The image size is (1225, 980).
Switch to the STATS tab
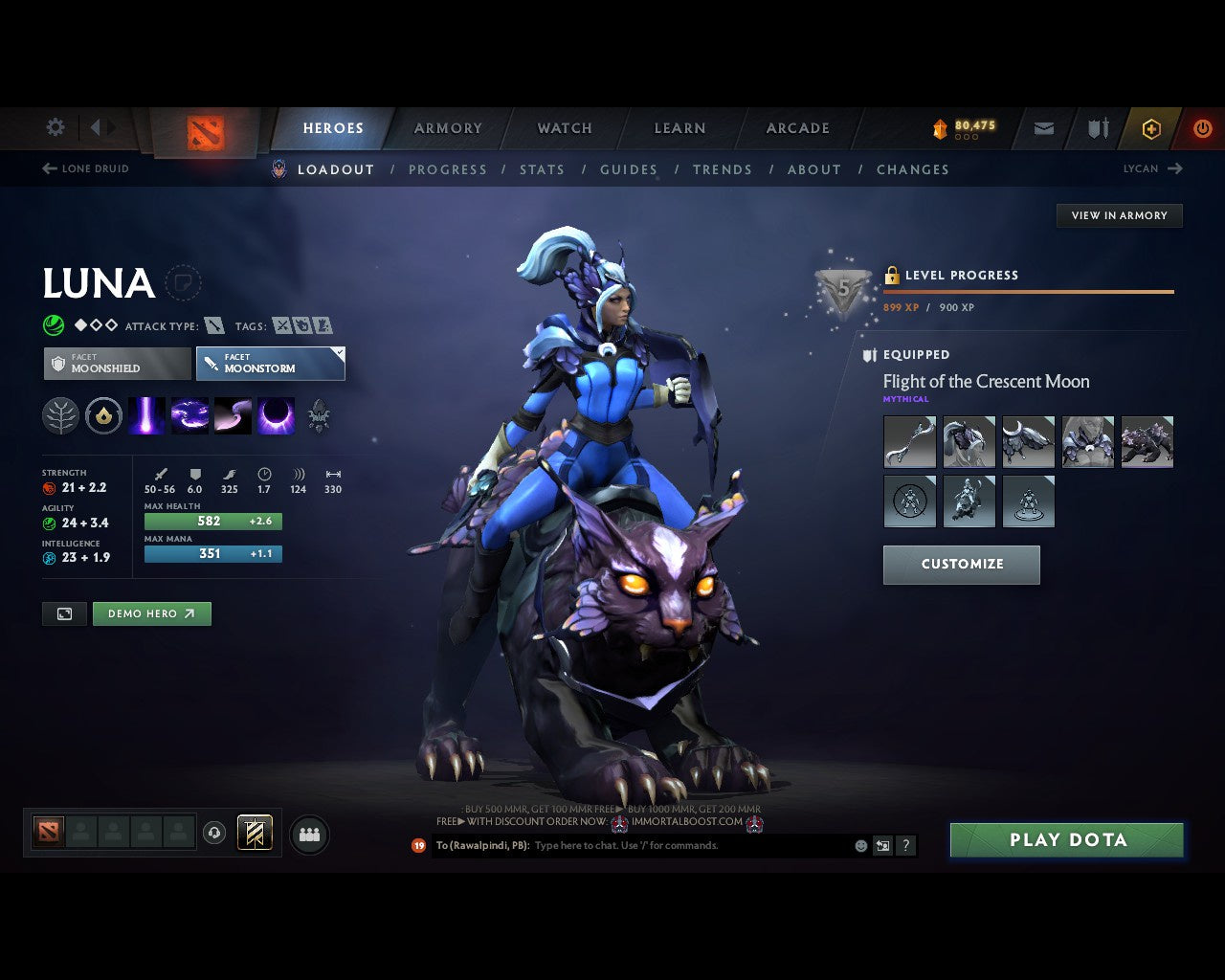(542, 169)
